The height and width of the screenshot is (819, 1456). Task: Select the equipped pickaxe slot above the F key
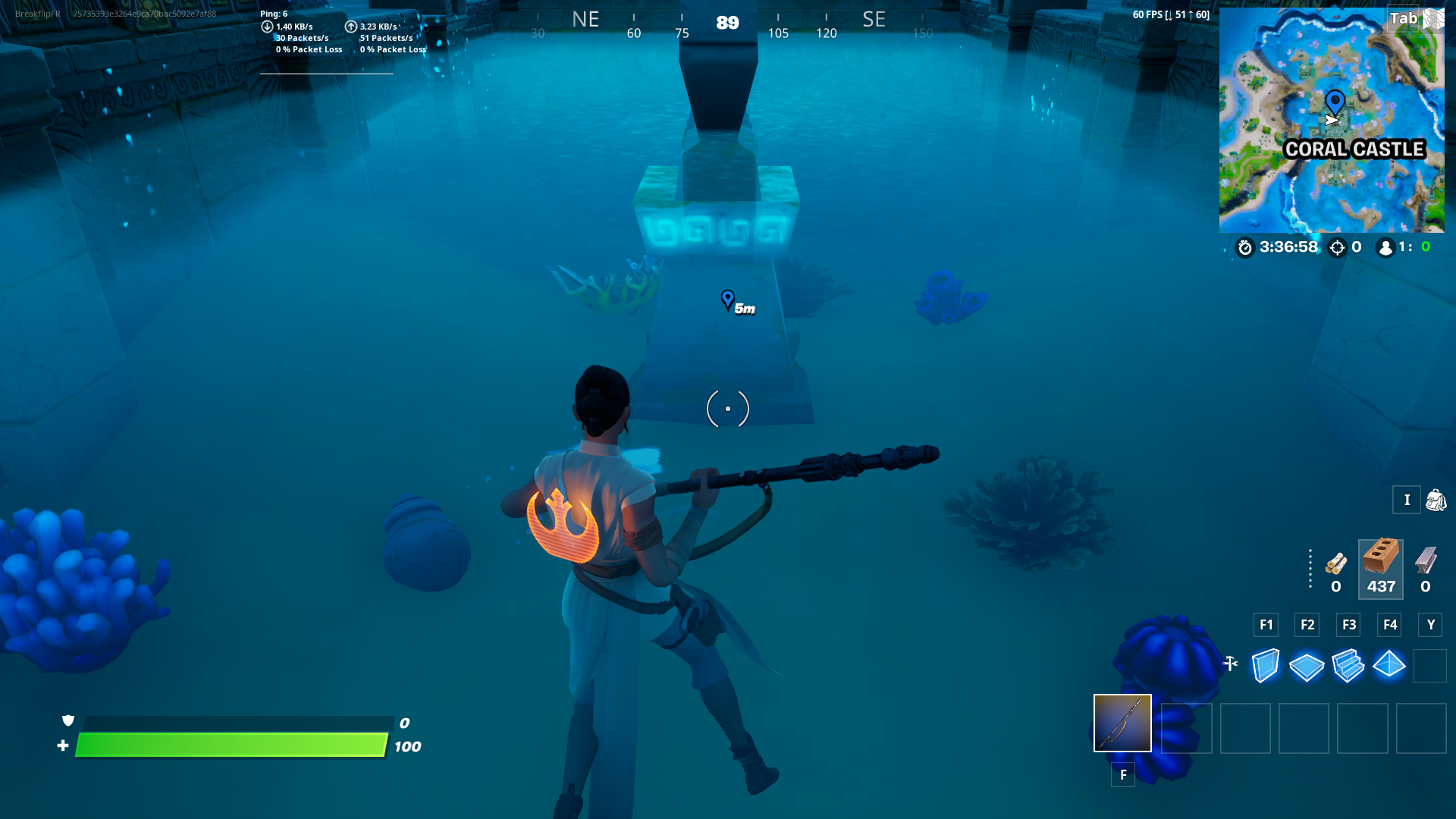[x=1122, y=723]
